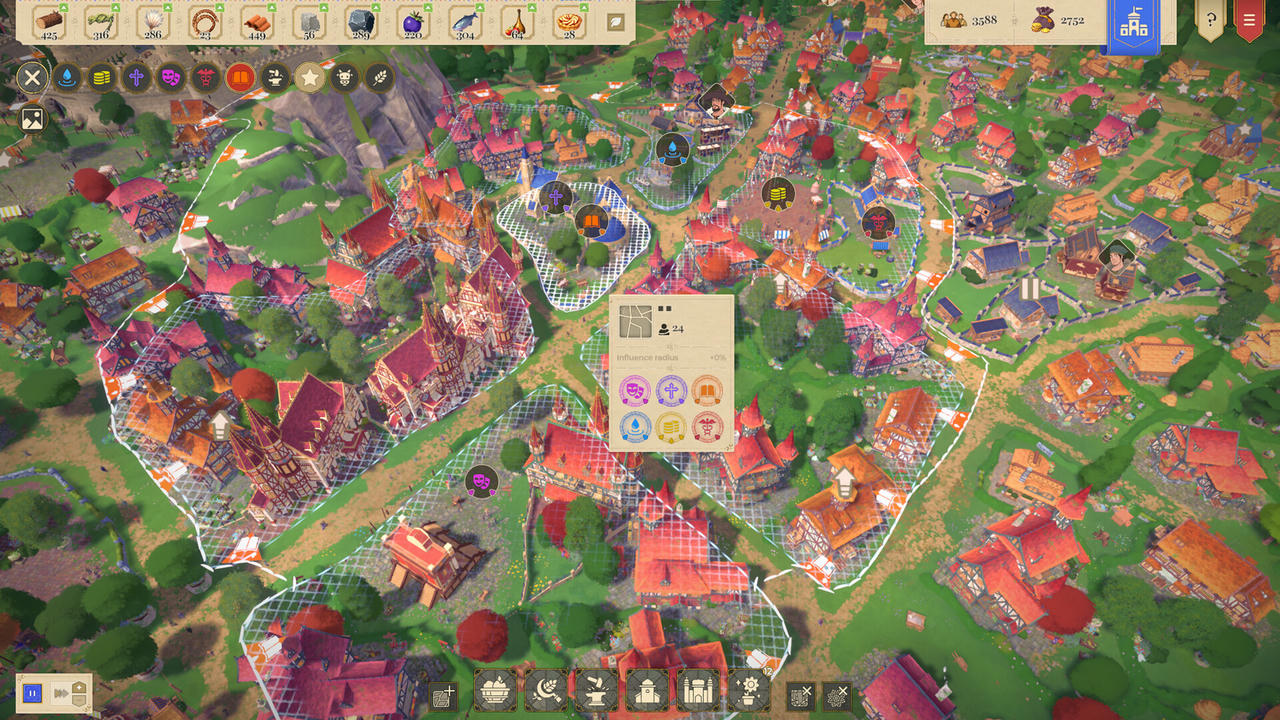Open the food basket build category
The width and height of the screenshot is (1280, 720).
coord(495,691)
